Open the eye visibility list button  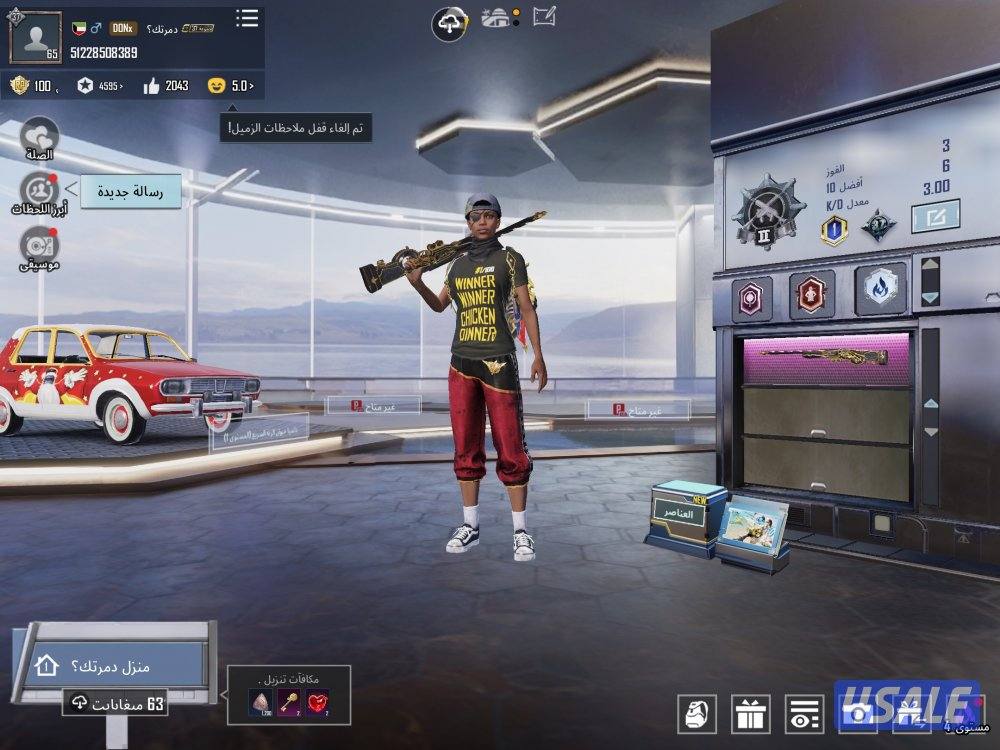pyautogui.click(x=804, y=713)
